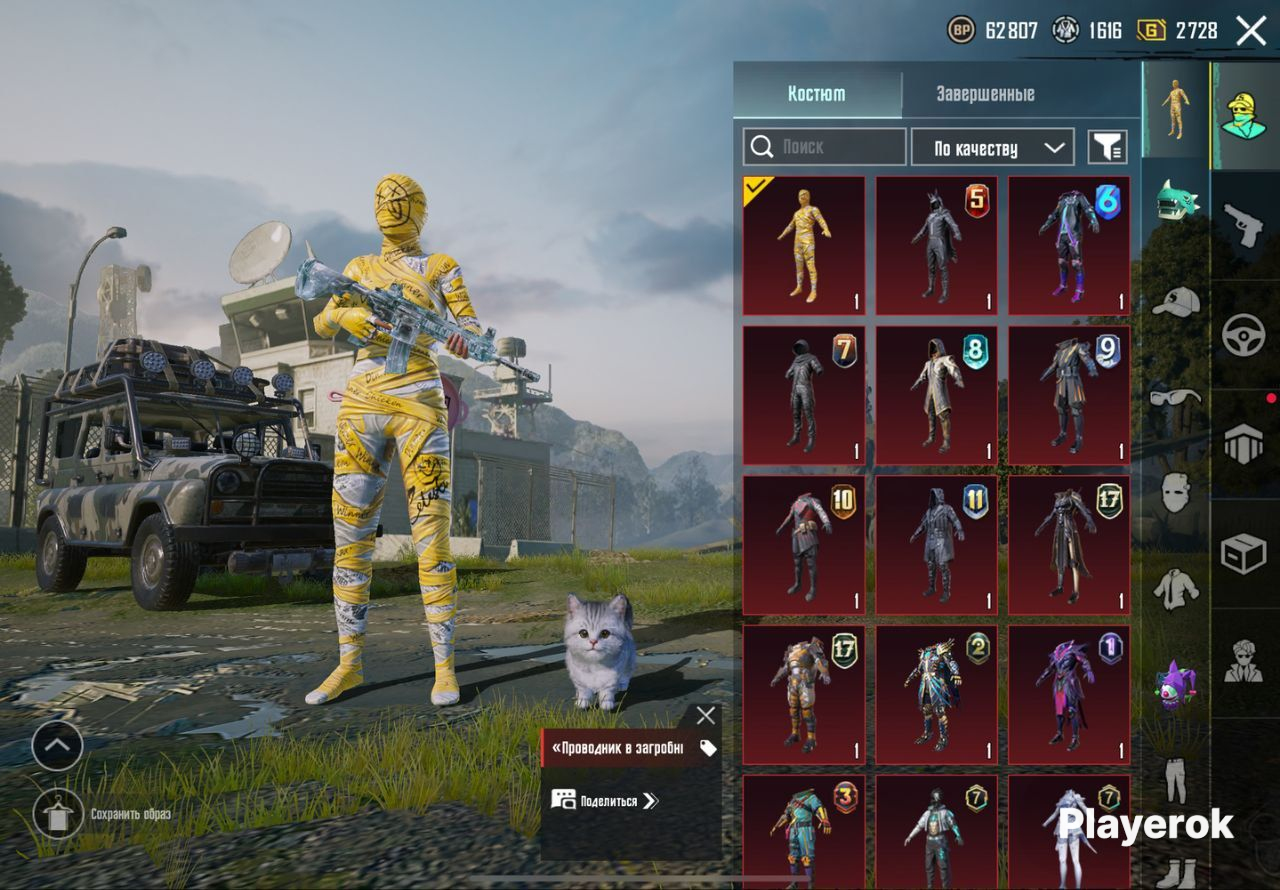Save the look with Сохранить образ

58,815
